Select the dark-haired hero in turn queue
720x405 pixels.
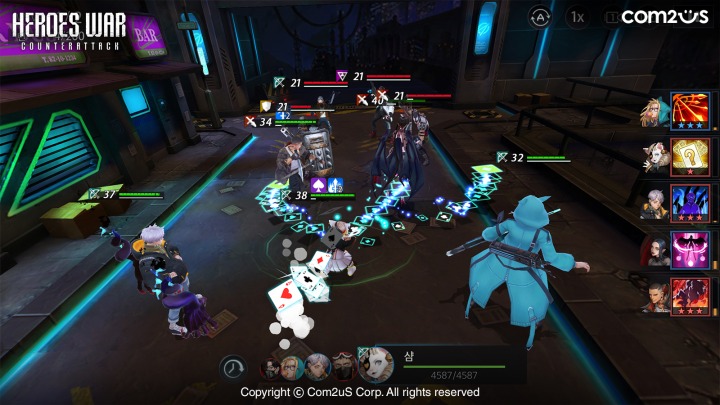click(x=270, y=367)
